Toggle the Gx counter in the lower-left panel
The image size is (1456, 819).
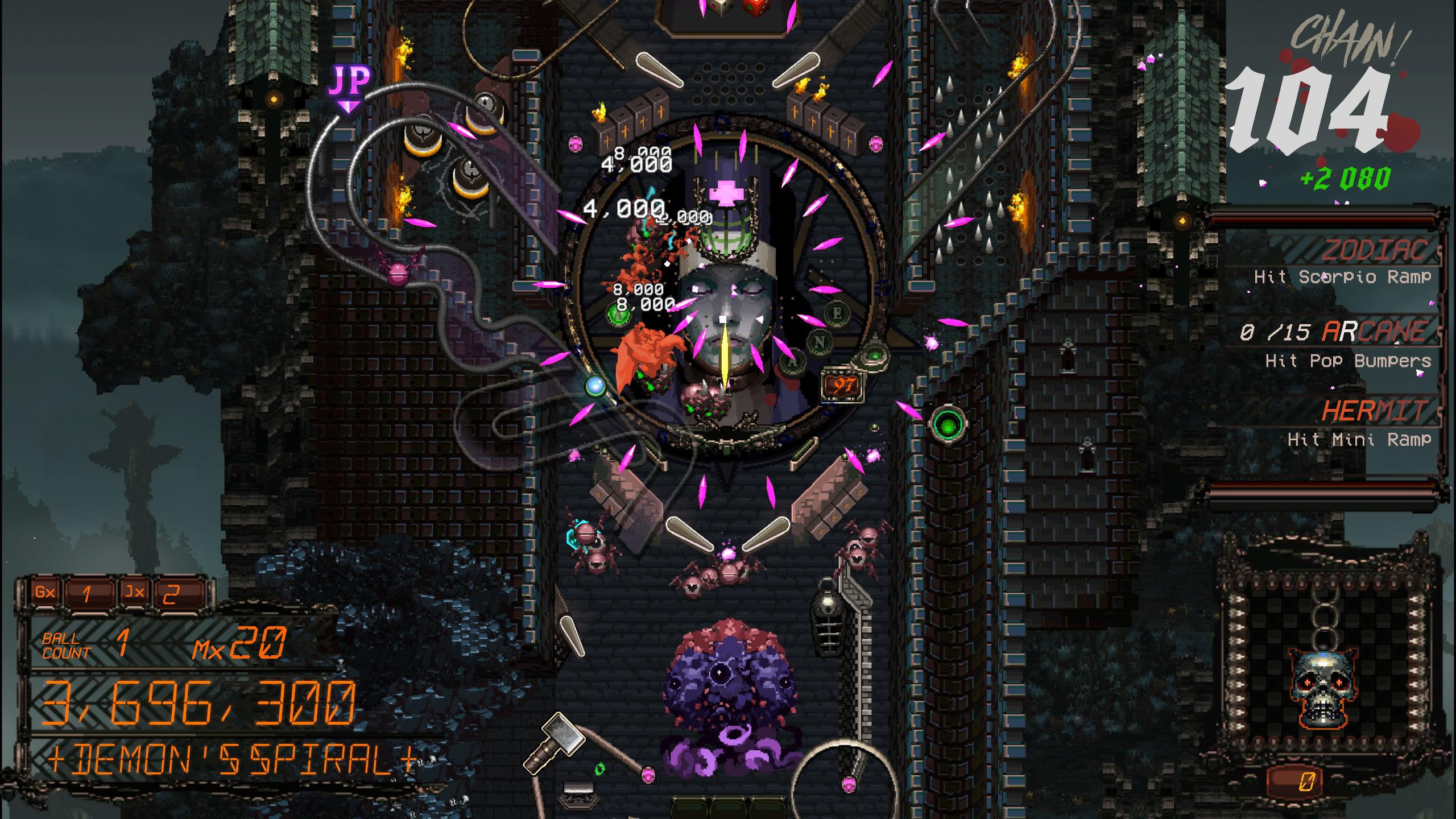[47, 592]
